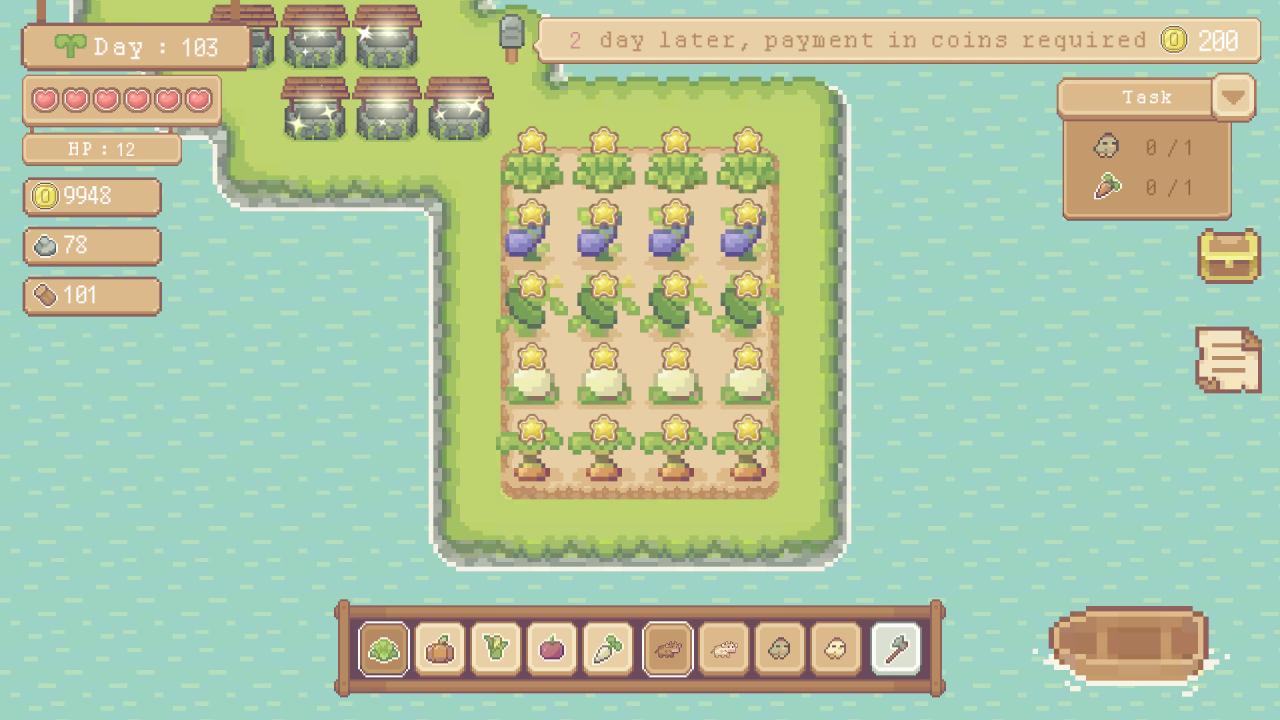1280x720 pixels.
Task: Select the brown cow from the hotbar
Action: pos(667,648)
